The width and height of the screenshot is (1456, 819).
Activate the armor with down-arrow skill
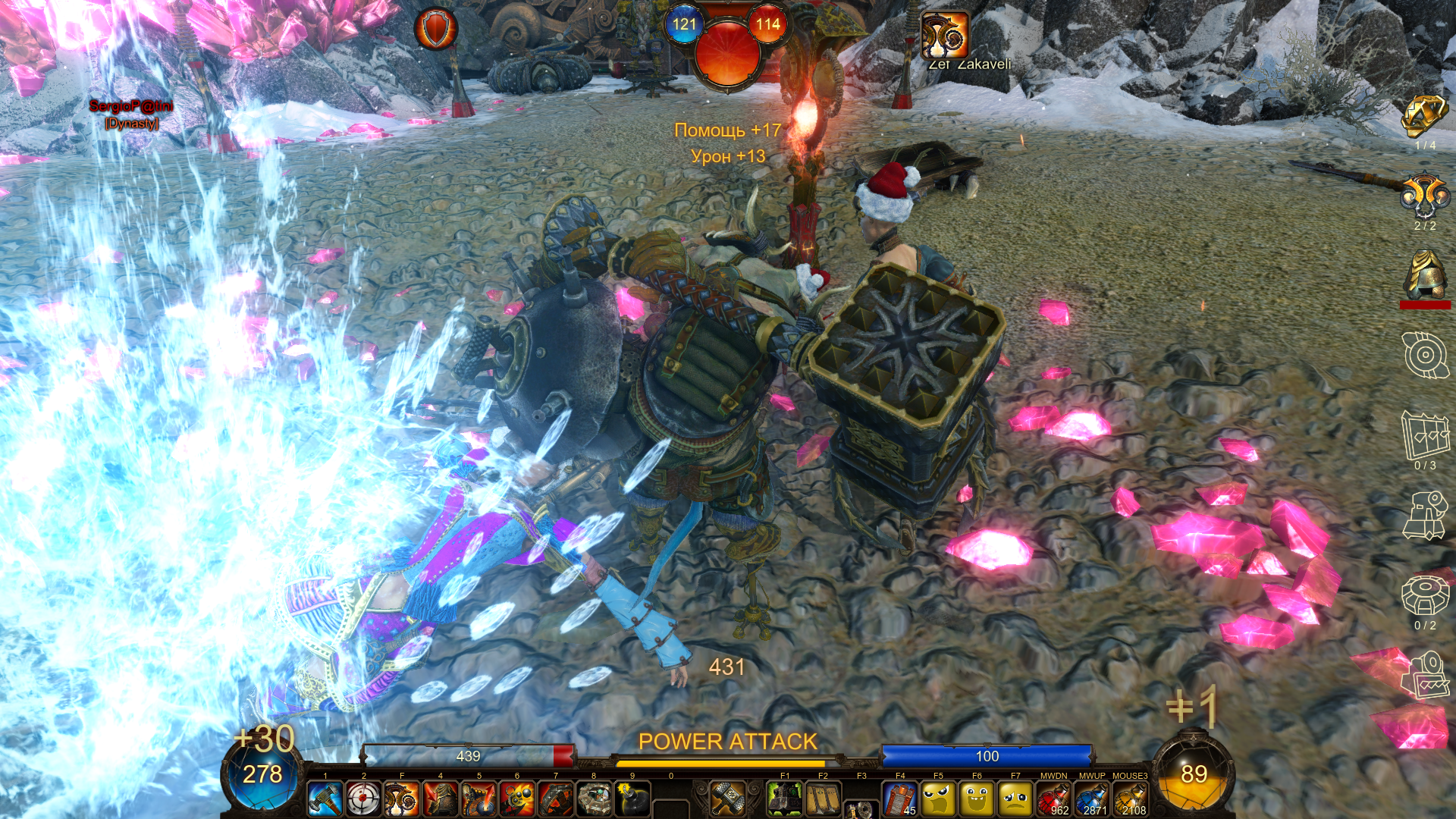441,799
